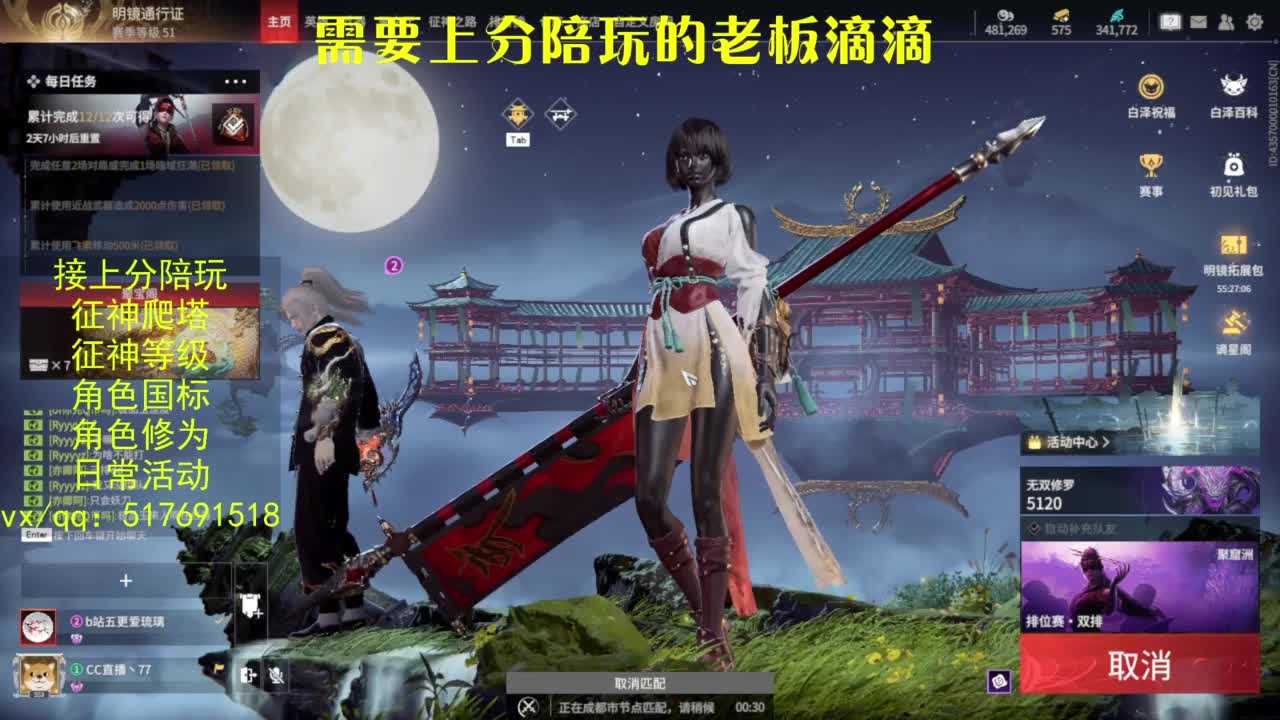Open the game settings gear icon

click(x=1254, y=21)
